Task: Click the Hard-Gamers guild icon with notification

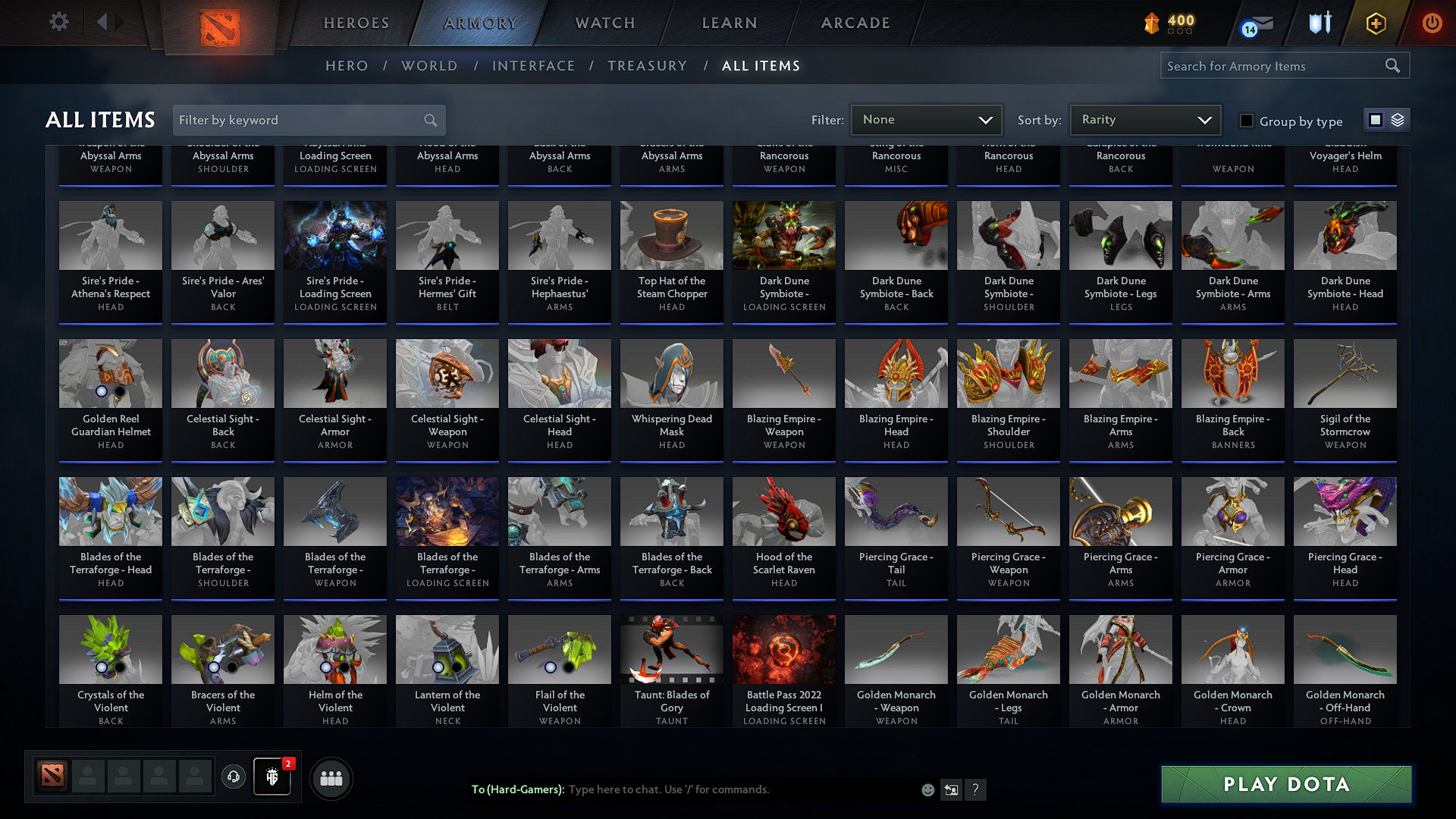Action: [272, 777]
